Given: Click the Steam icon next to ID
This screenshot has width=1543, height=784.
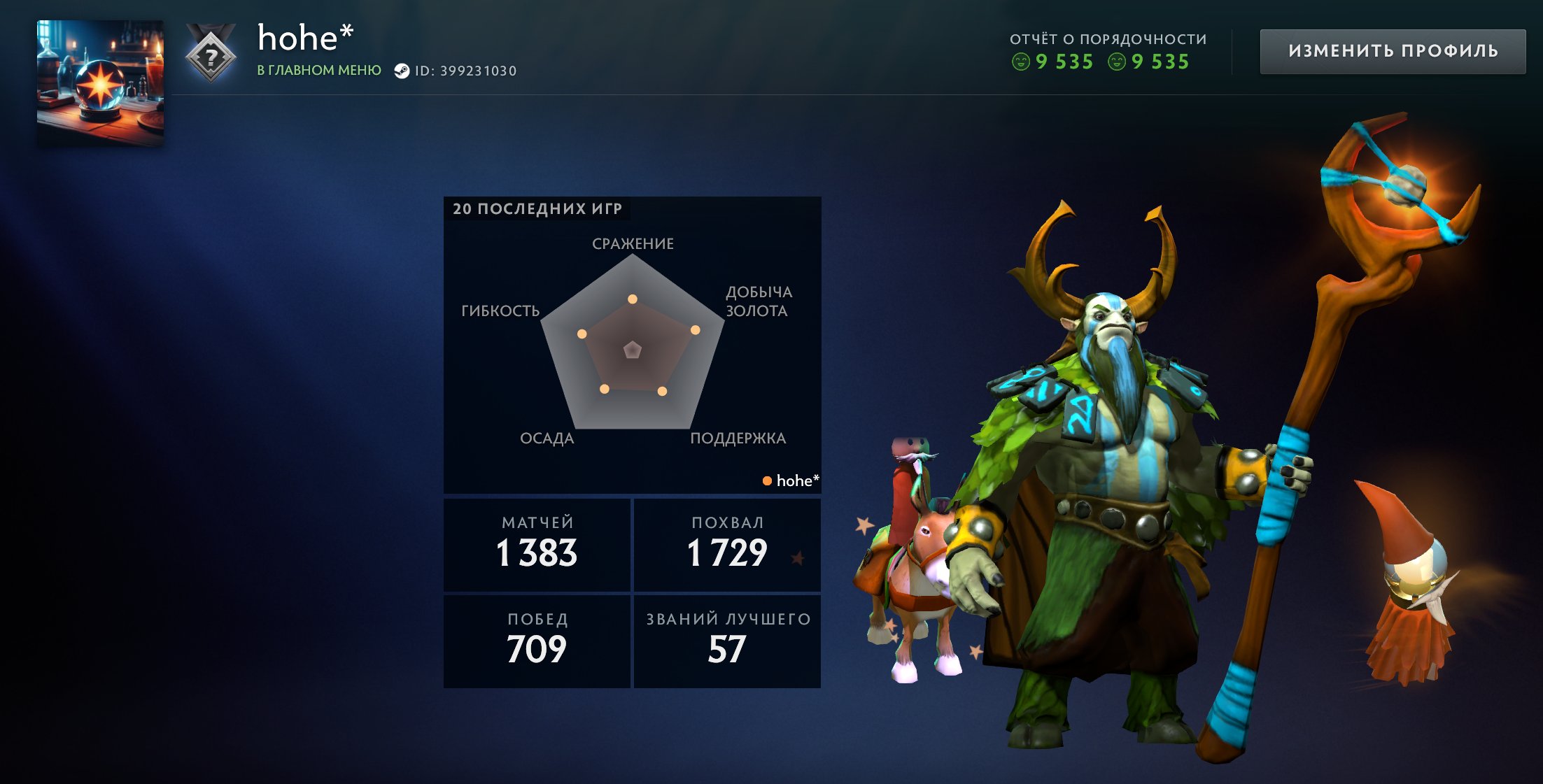Looking at the screenshot, I should click(x=402, y=71).
